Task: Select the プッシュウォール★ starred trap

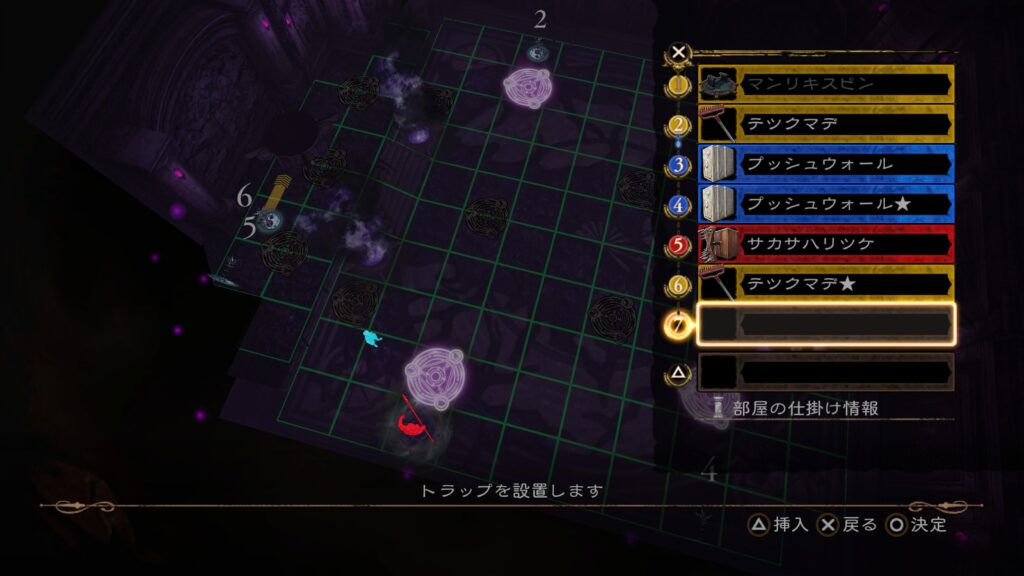Action: (x=825, y=204)
